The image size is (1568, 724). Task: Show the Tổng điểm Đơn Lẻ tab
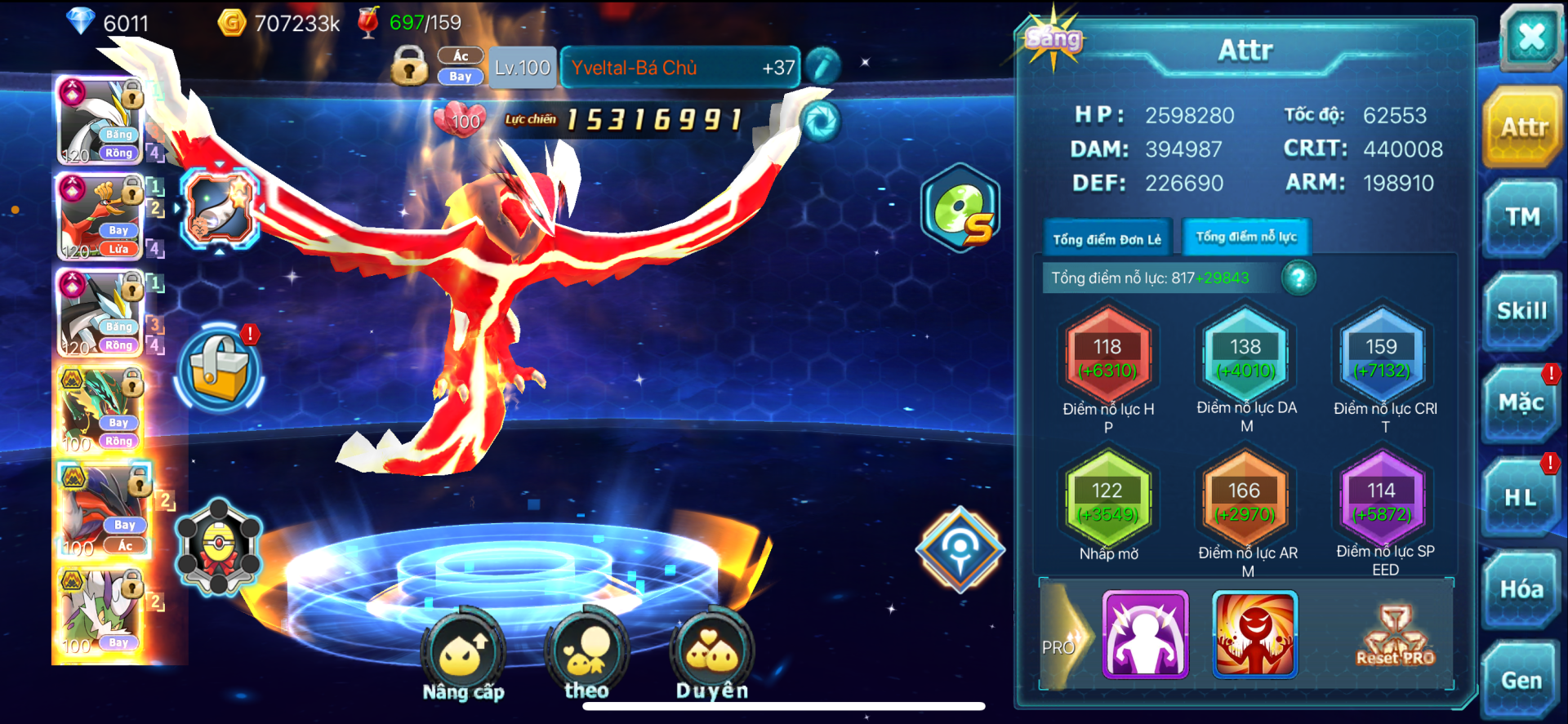[1107, 239]
